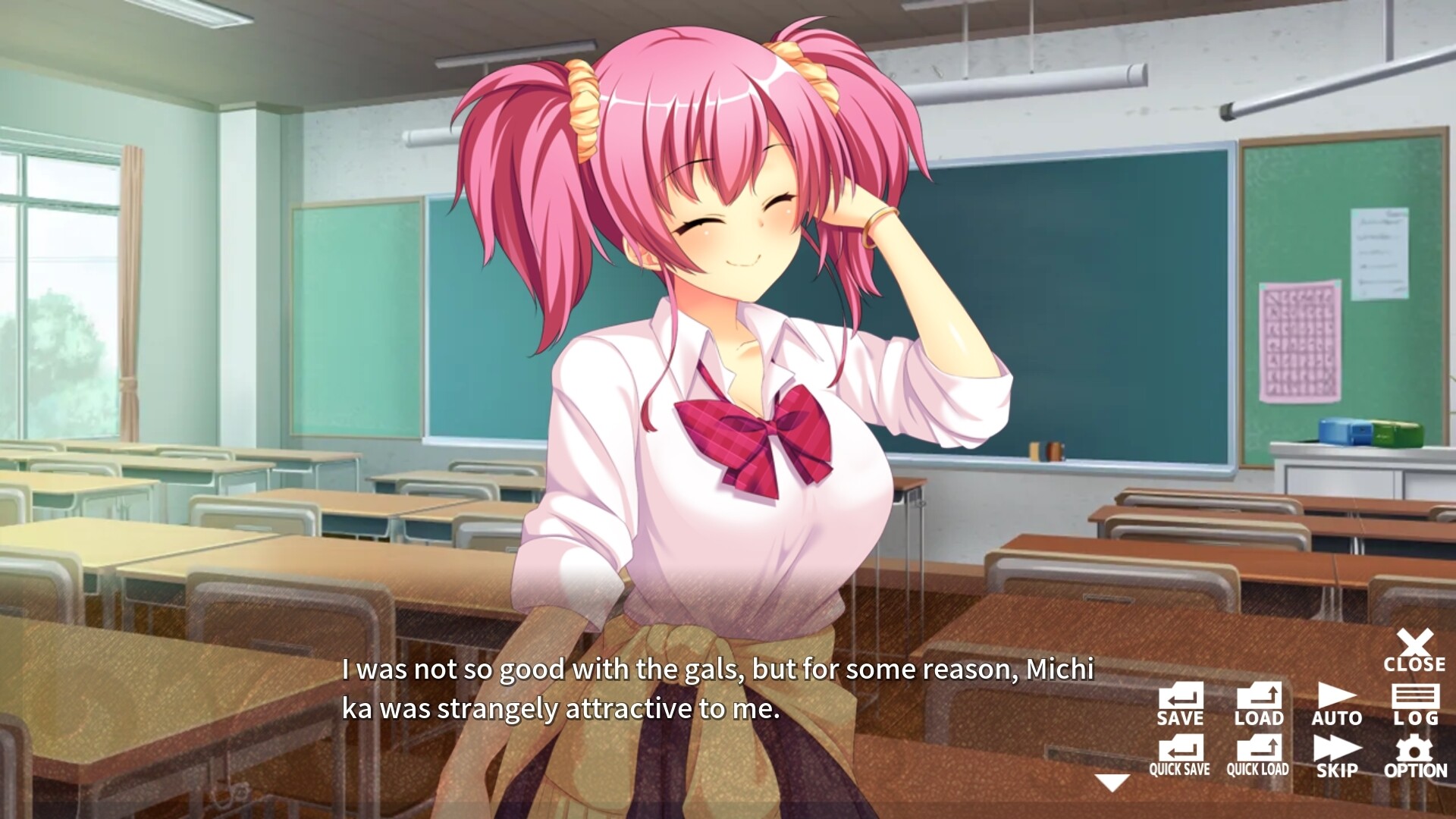Click Michika's character sprite

point(720,341)
